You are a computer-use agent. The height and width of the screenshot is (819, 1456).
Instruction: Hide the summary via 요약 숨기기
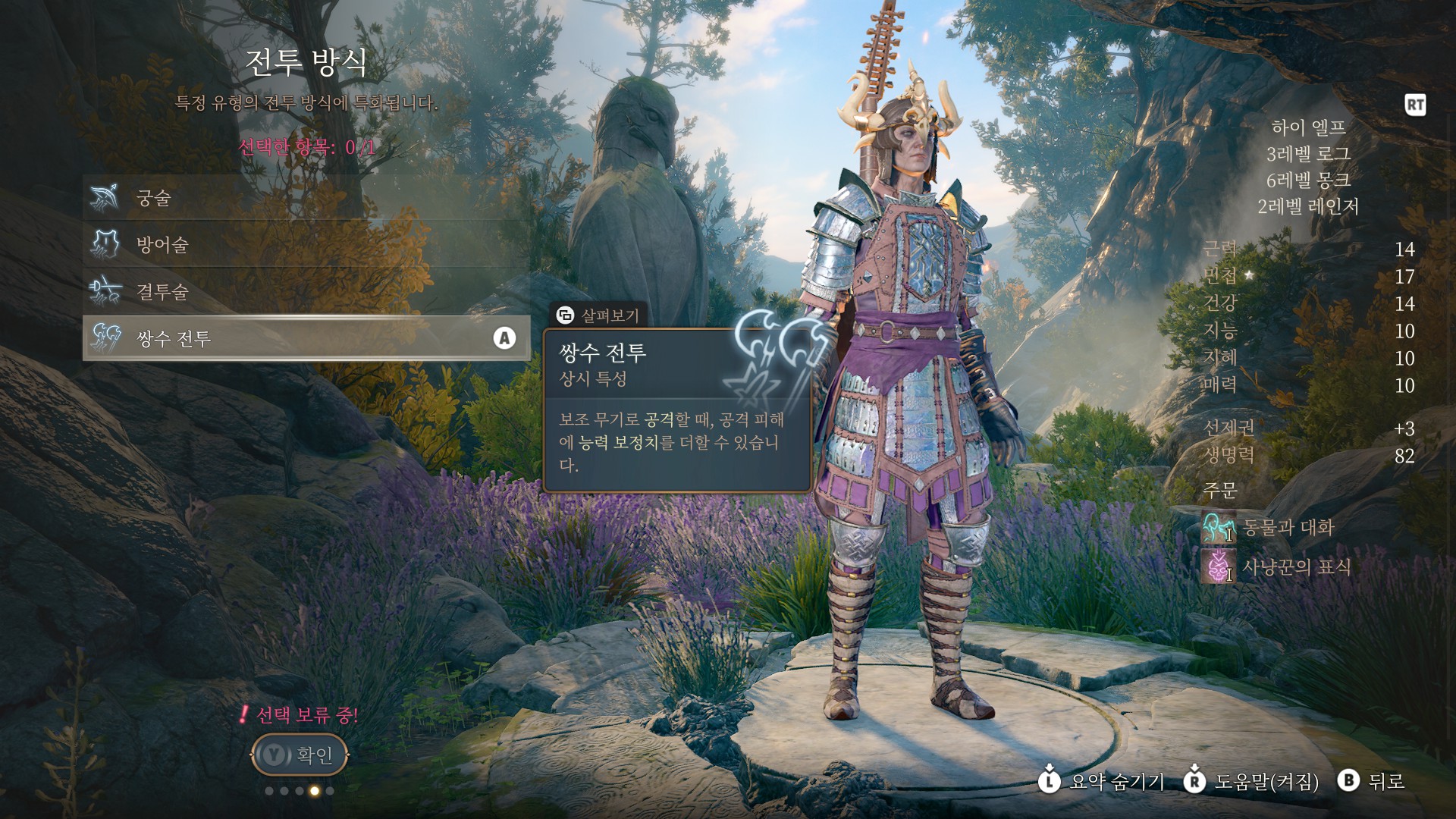coord(1103,781)
